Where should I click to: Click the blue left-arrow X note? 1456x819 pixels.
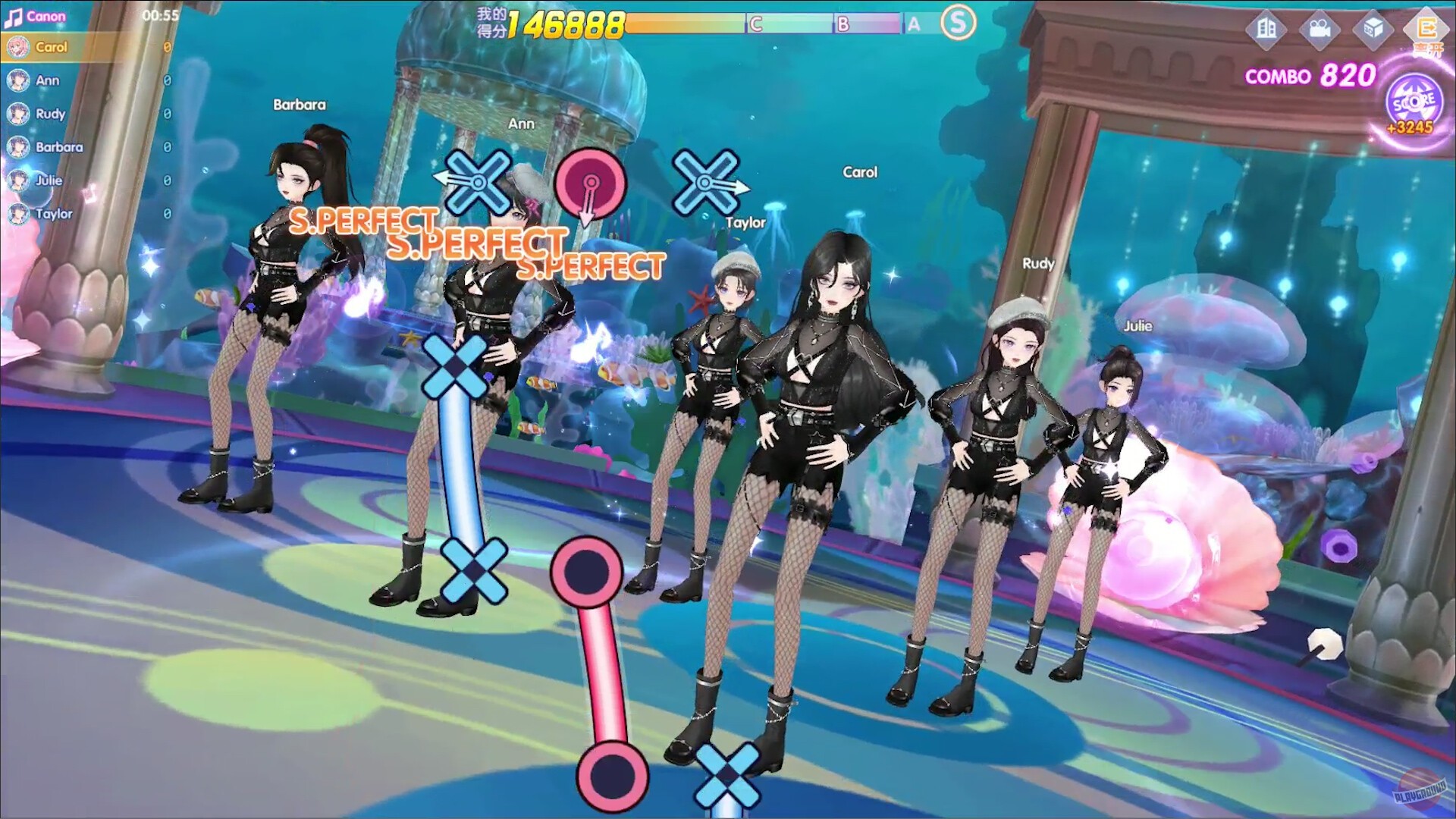click(476, 182)
